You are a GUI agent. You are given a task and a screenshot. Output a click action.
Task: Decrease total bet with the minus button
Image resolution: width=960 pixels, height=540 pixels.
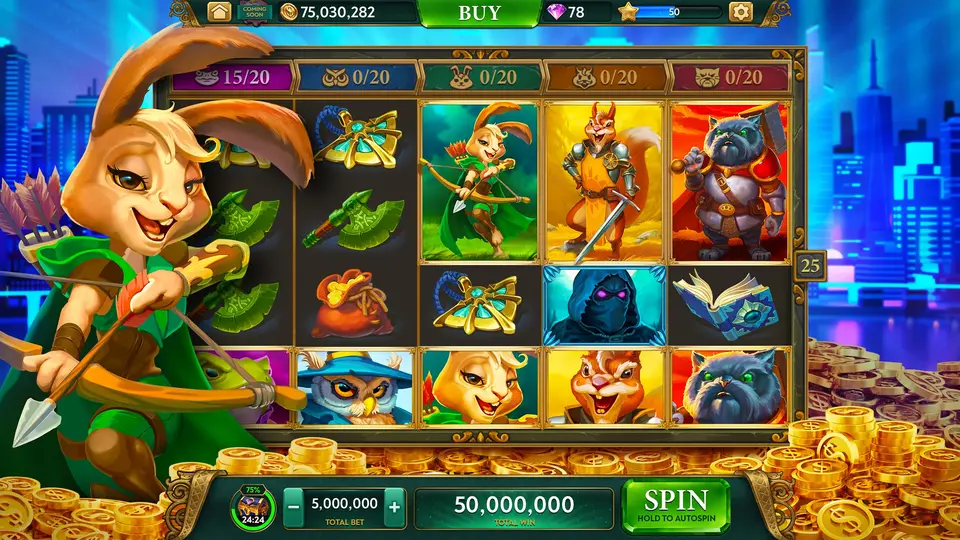[x=294, y=506]
